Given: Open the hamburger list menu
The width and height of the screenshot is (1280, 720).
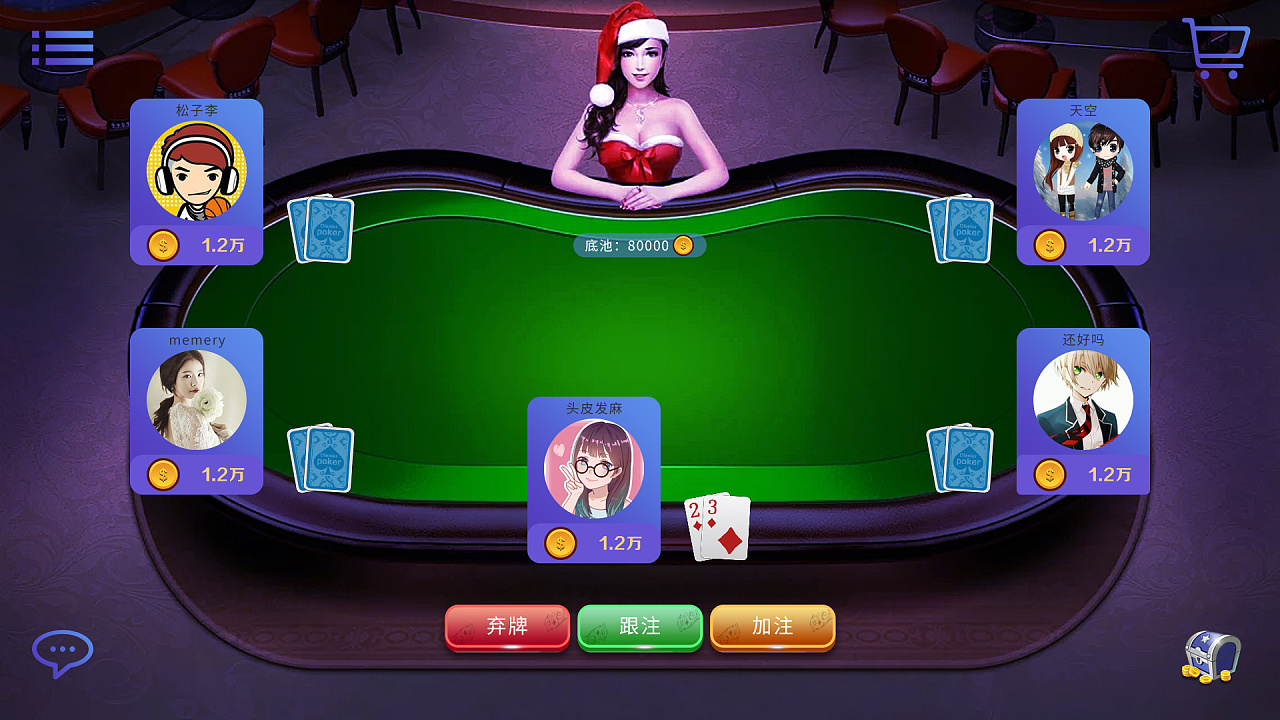Looking at the screenshot, I should click(62, 48).
